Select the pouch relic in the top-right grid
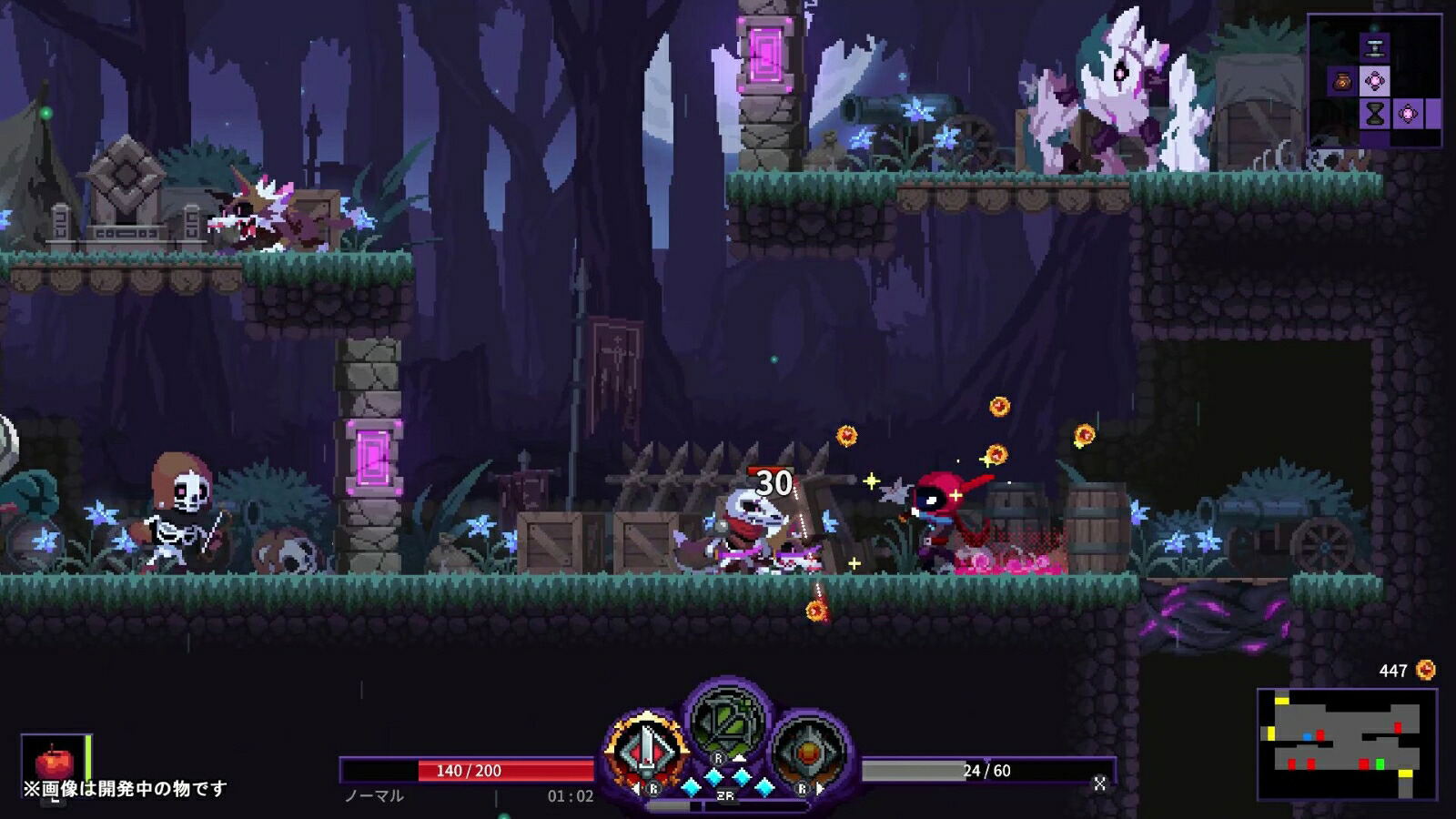Screen dimensions: 1456x819 click(x=1341, y=82)
